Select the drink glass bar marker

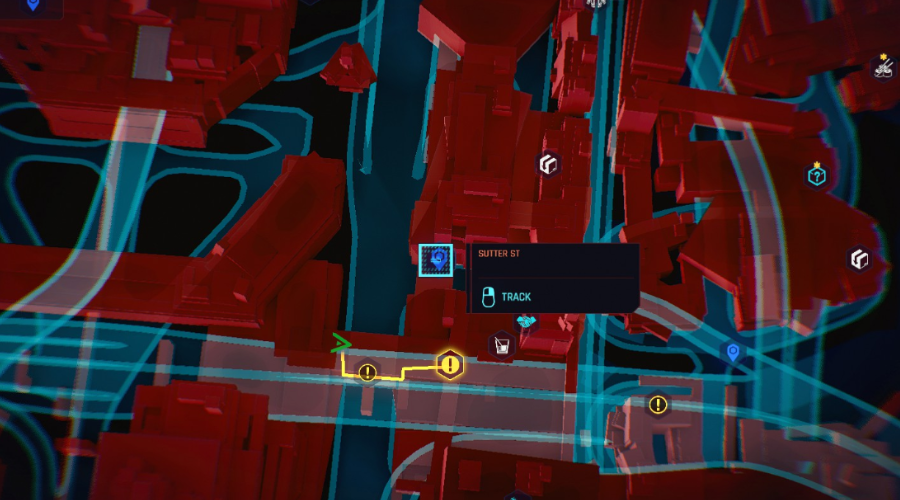click(x=501, y=346)
